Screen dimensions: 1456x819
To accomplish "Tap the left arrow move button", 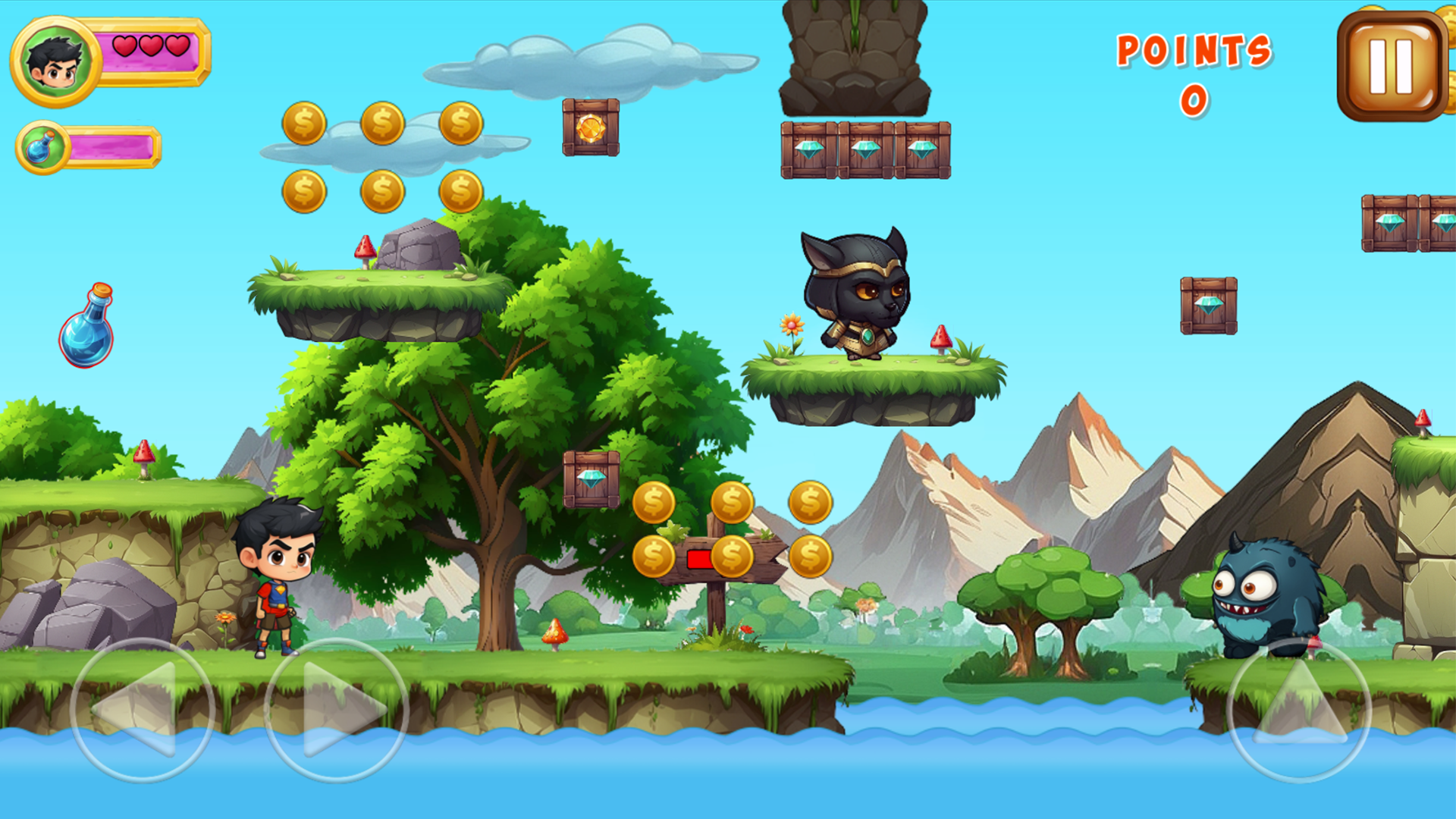I will click(x=142, y=710).
